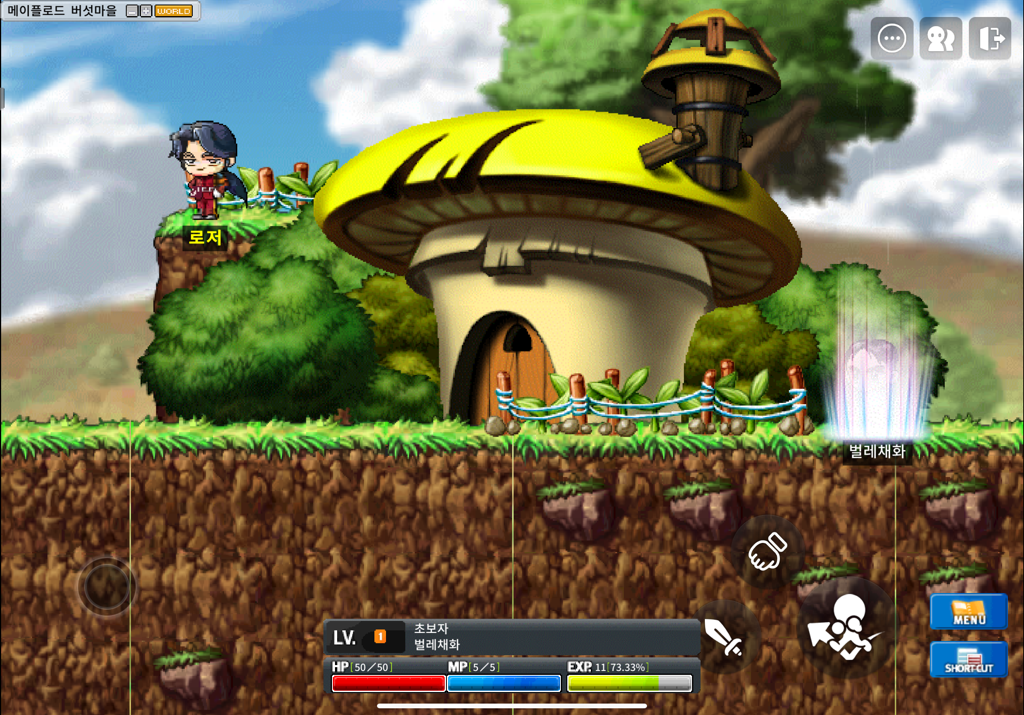Touch the virtual joystick pad
Viewport: 1024px width, 715px height.
[x=106, y=586]
